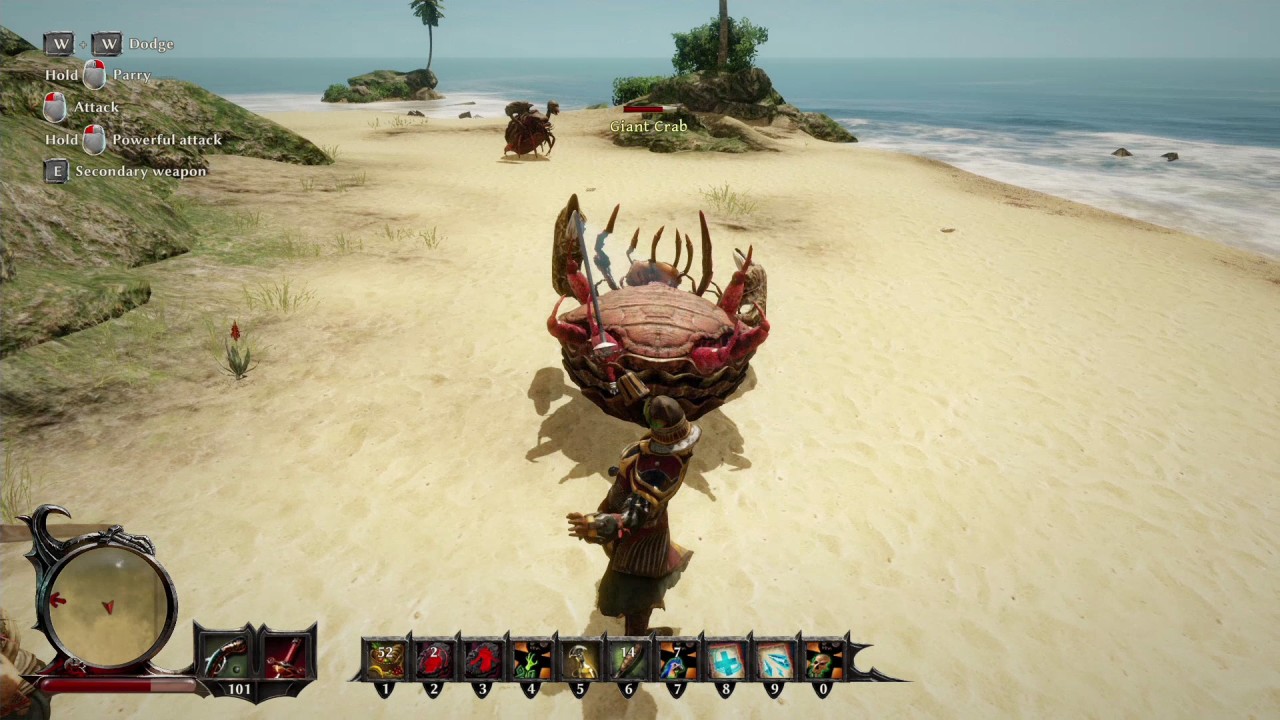Viewport: 1280px width, 720px height.
Task: Activate the red creature icon in slot 3
Action: pyautogui.click(x=483, y=660)
